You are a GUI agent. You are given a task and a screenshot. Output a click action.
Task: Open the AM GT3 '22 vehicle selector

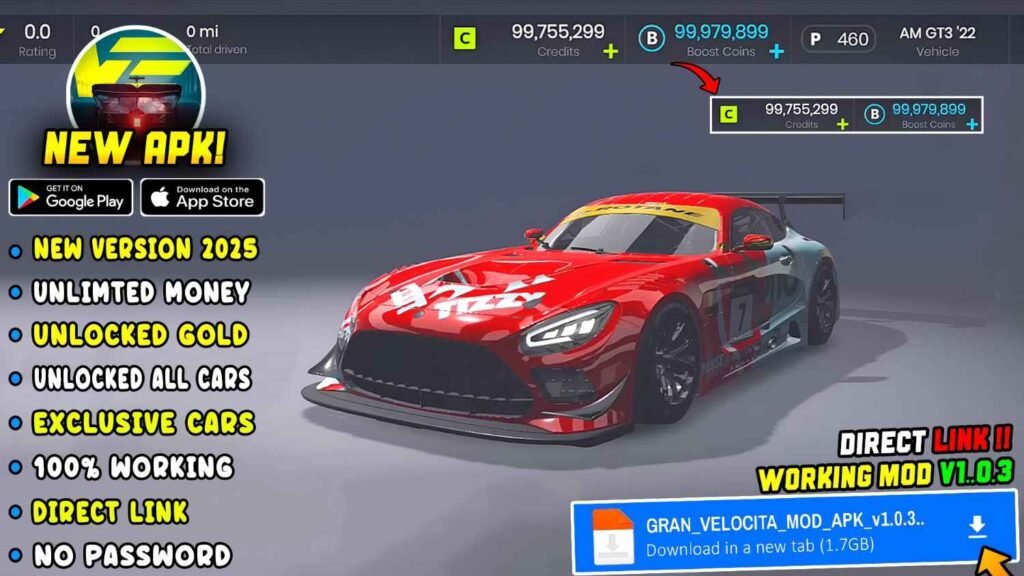coord(937,39)
